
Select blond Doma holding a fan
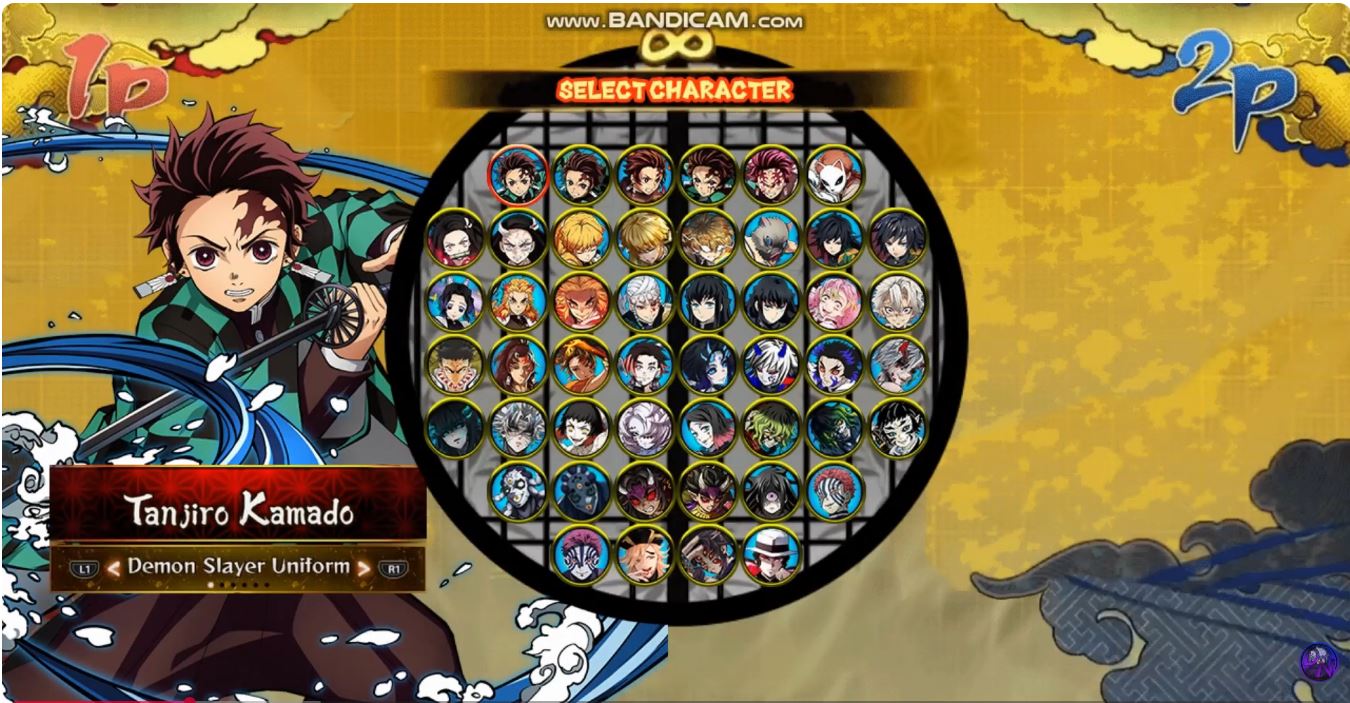click(x=644, y=553)
